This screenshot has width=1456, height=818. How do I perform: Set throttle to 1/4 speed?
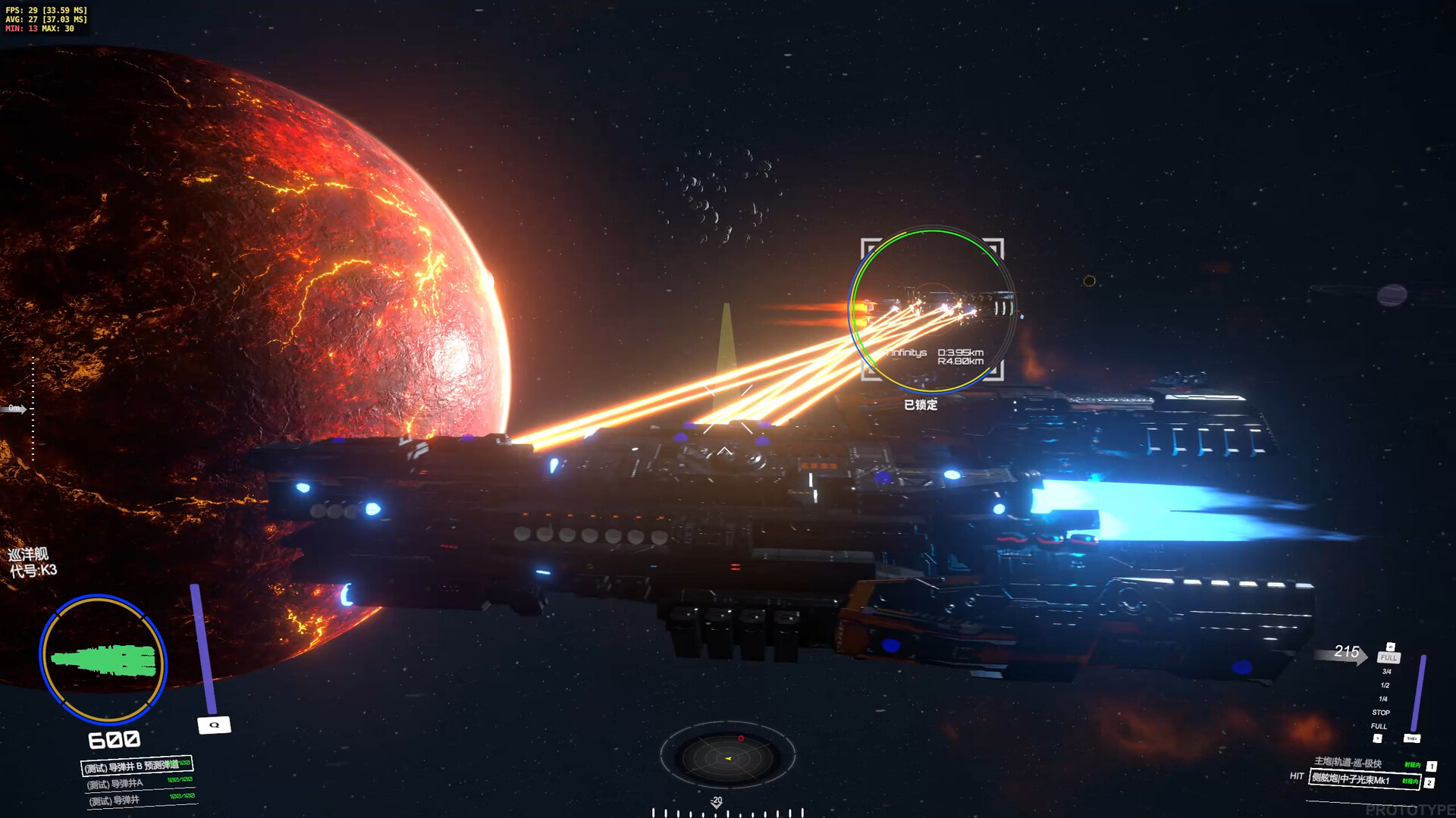1383,699
